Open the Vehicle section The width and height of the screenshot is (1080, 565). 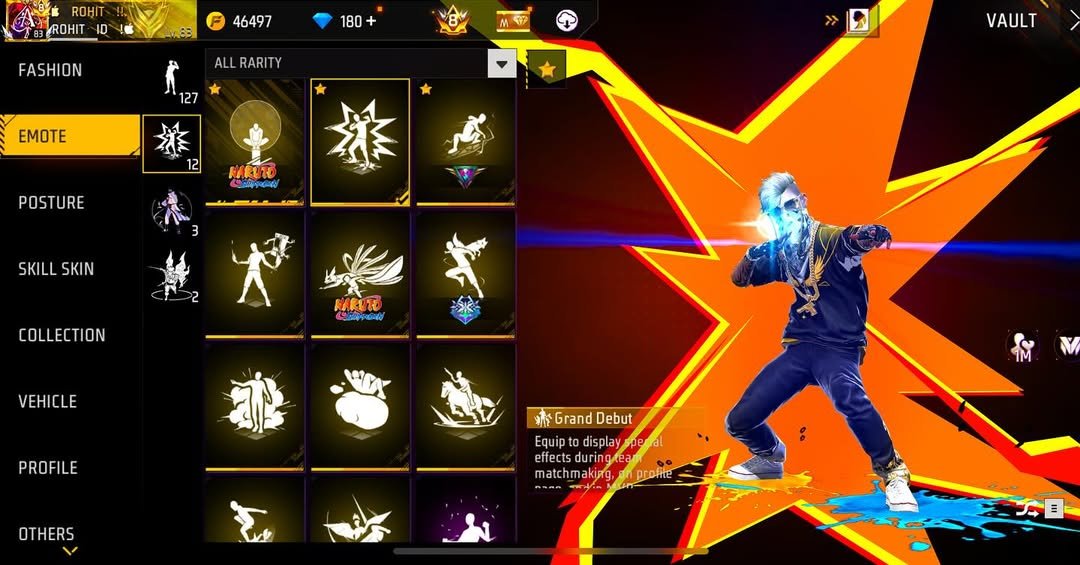(x=47, y=401)
